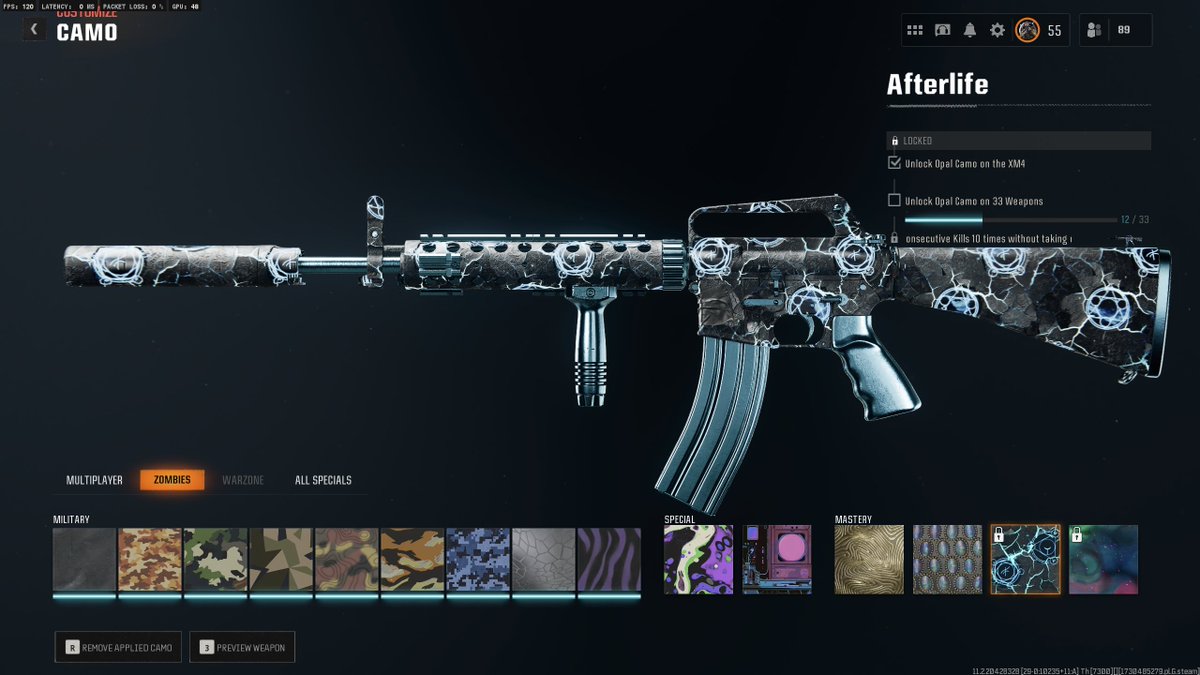1200x675 pixels.
Task: Select the Zombies camo tab
Action: 172,480
